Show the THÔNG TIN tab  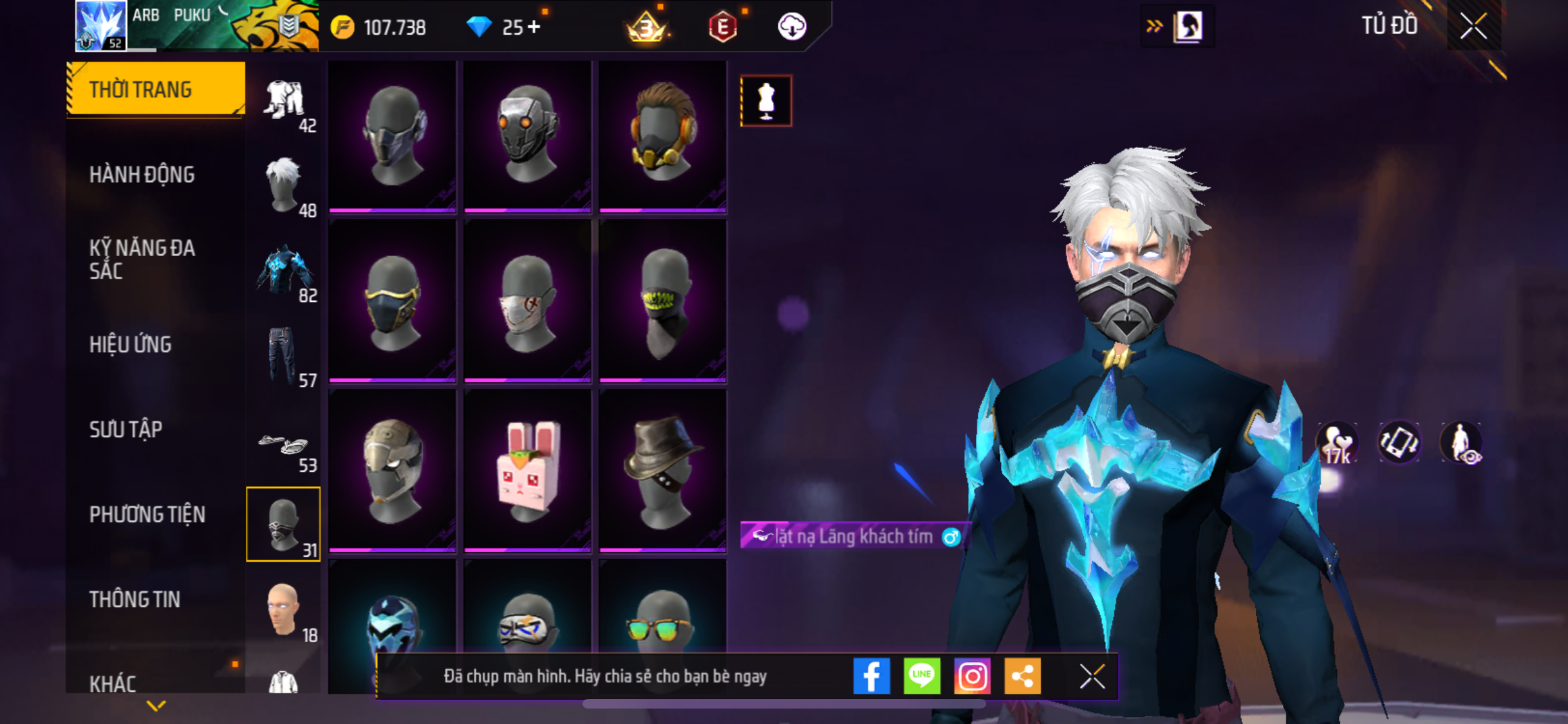pos(135,599)
